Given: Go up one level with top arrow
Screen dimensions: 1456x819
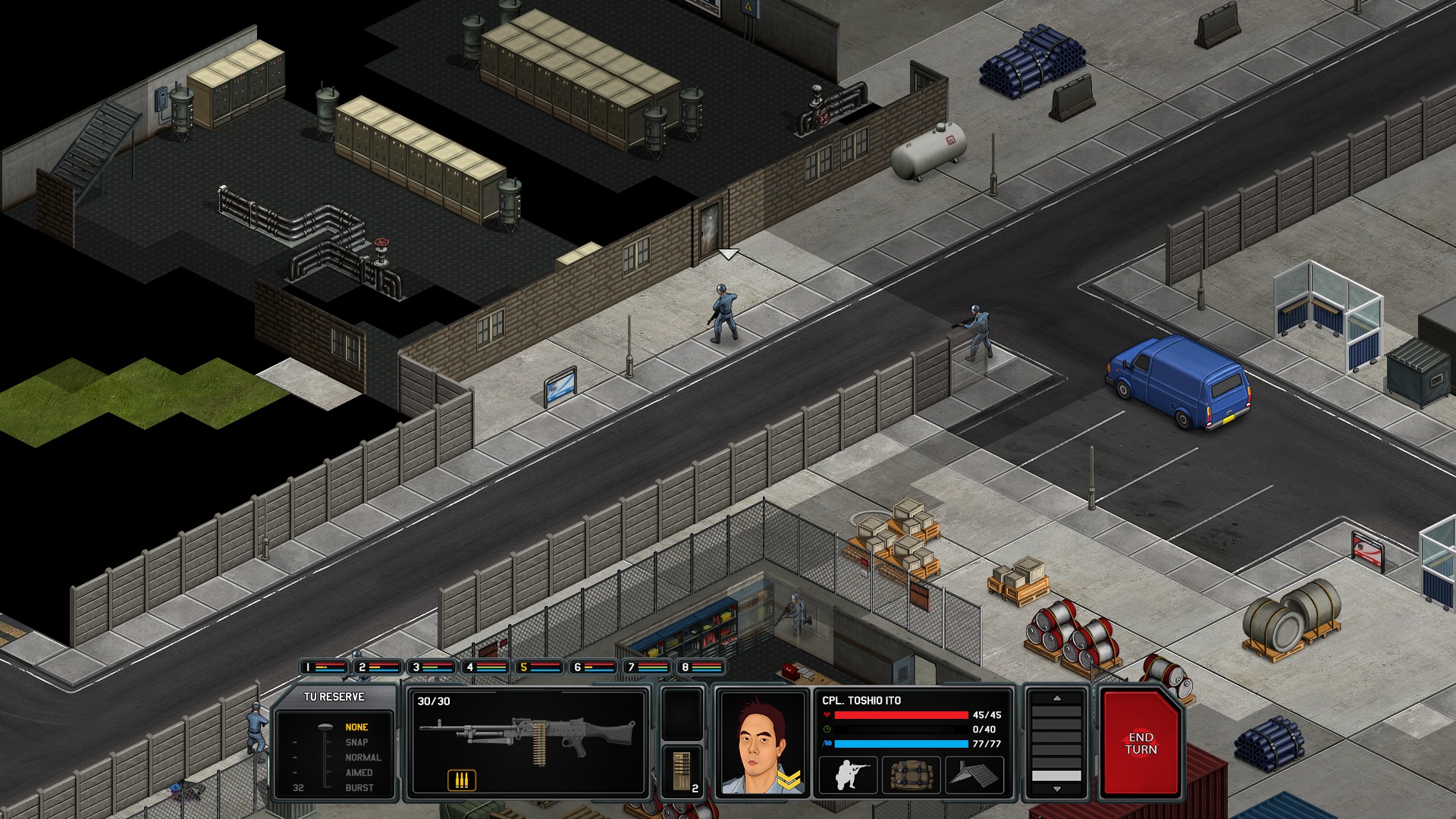Looking at the screenshot, I should pos(1056,698).
